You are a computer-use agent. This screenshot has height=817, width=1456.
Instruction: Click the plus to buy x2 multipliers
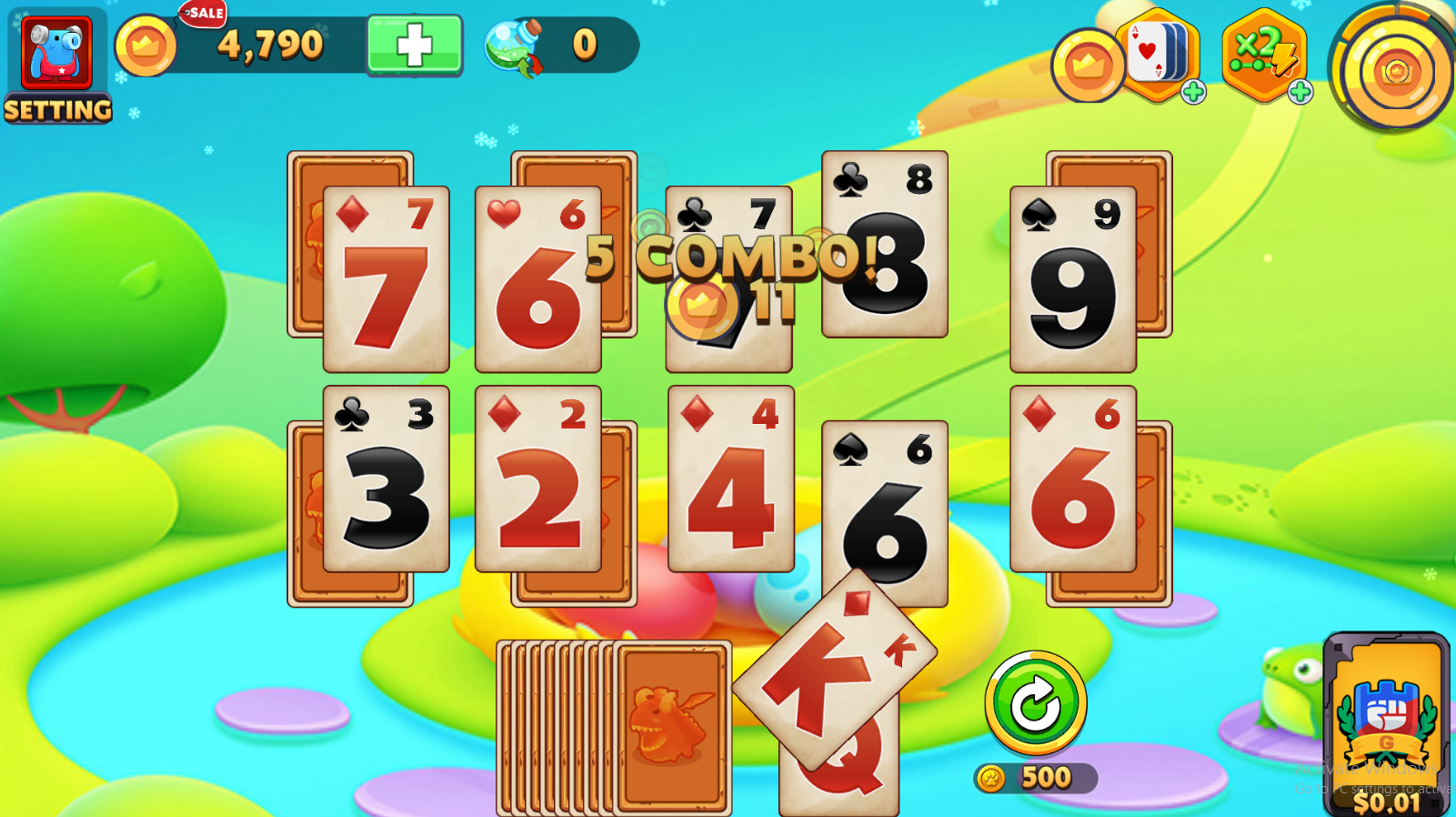point(1299,91)
